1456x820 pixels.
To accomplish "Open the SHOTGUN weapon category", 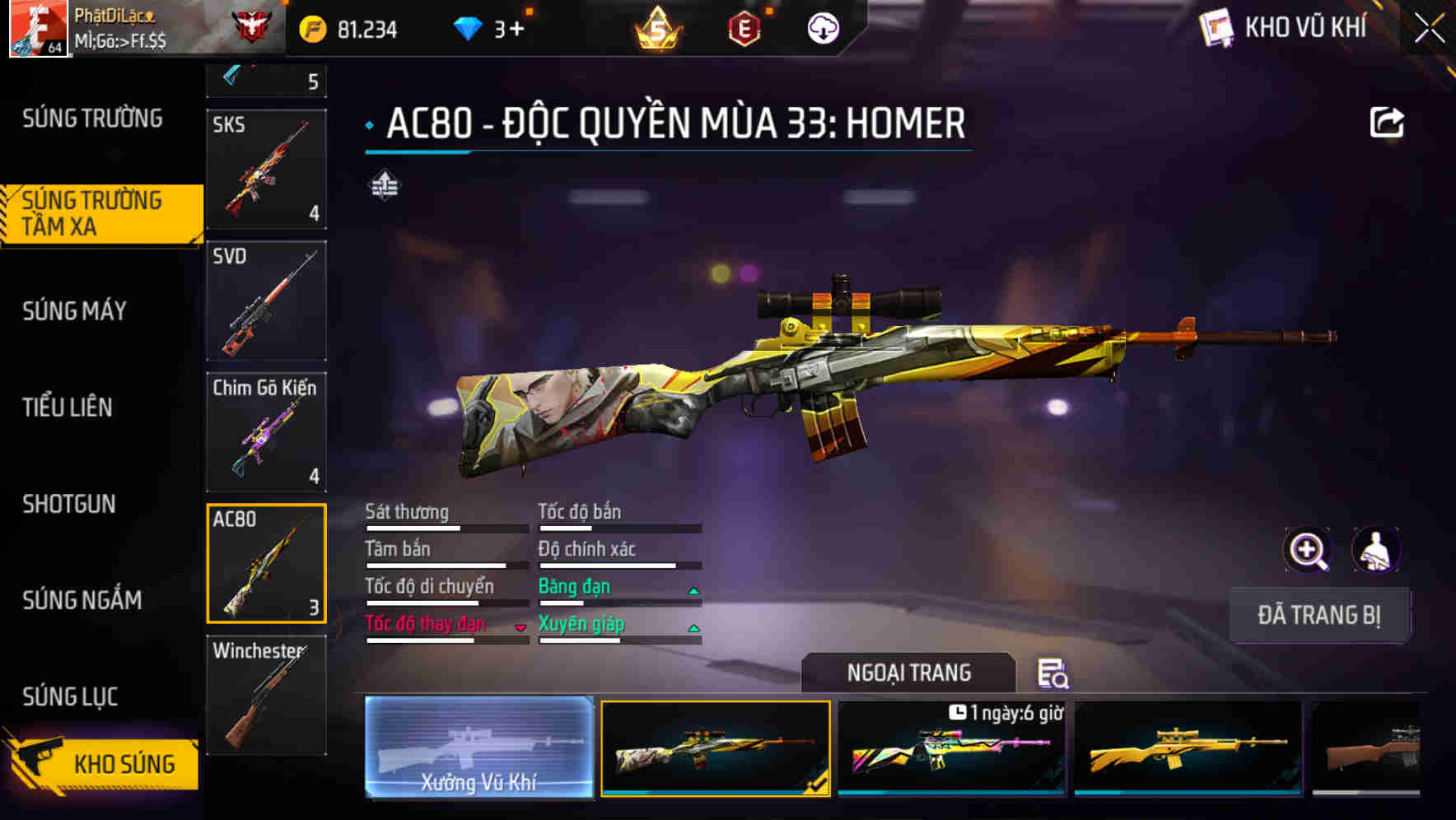I will click(x=69, y=503).
